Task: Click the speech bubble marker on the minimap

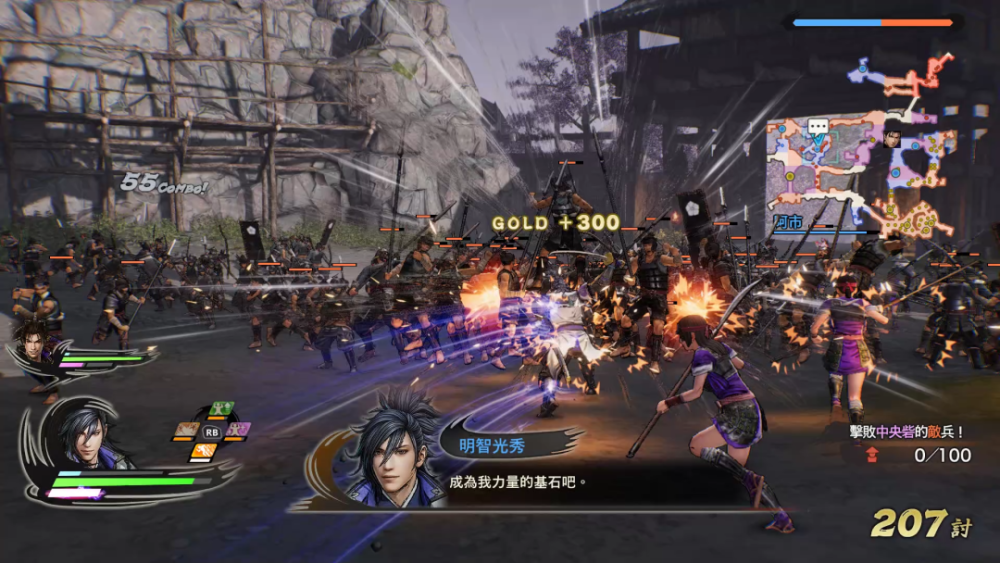Action: tap(818, 128)
